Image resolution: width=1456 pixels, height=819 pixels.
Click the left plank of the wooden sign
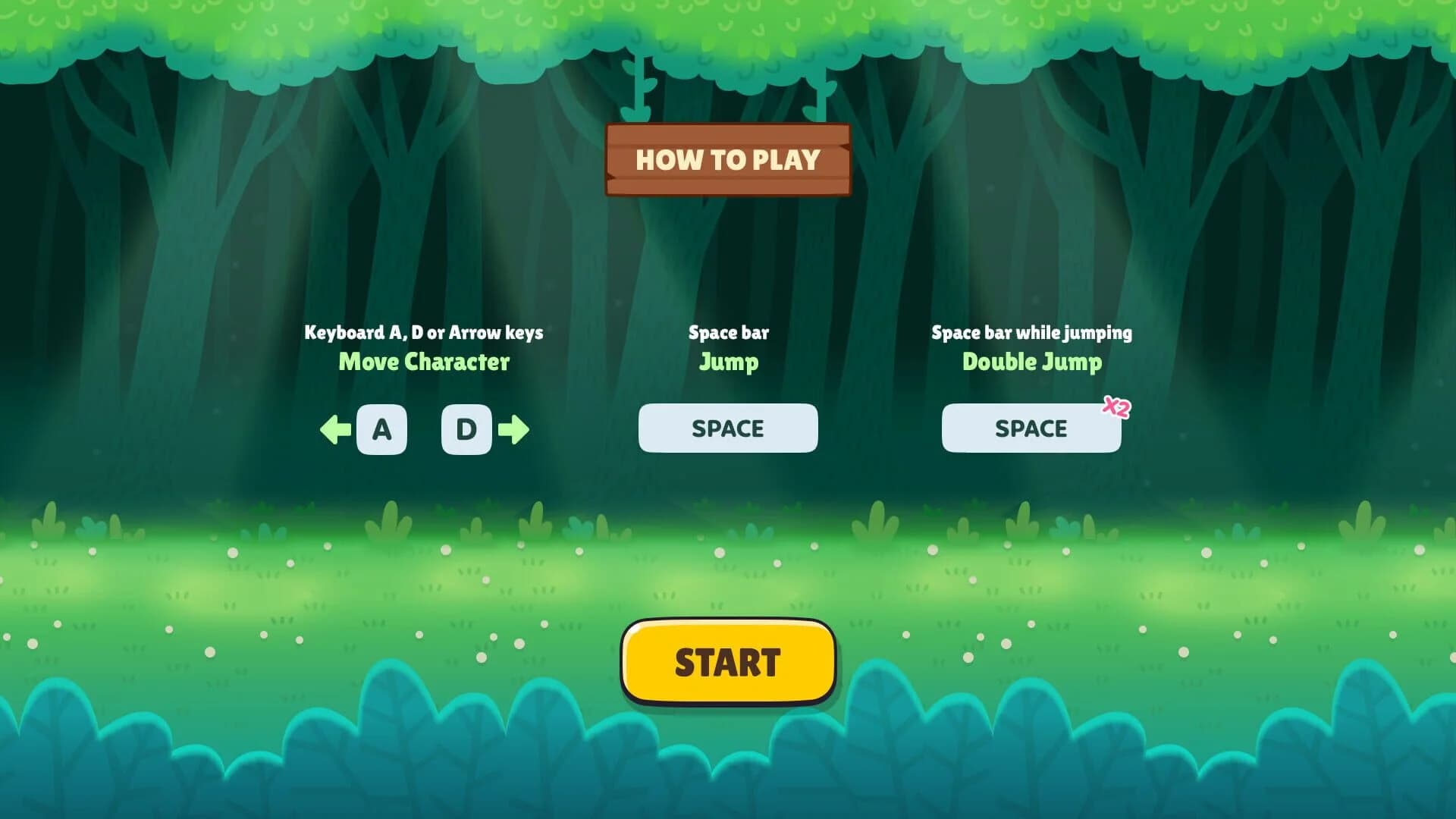coord(629,160)
